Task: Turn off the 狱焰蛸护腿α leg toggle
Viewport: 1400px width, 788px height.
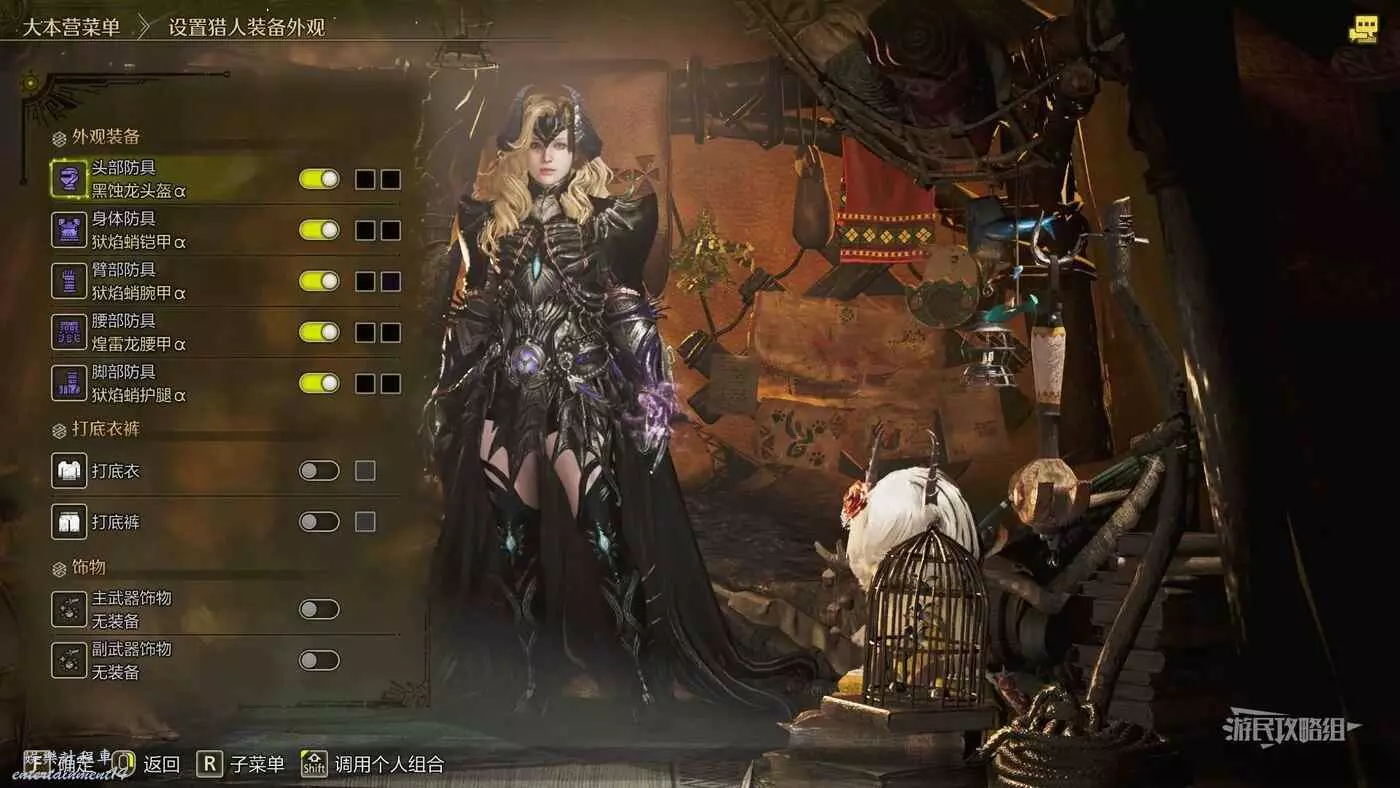Action: [319, 383]
